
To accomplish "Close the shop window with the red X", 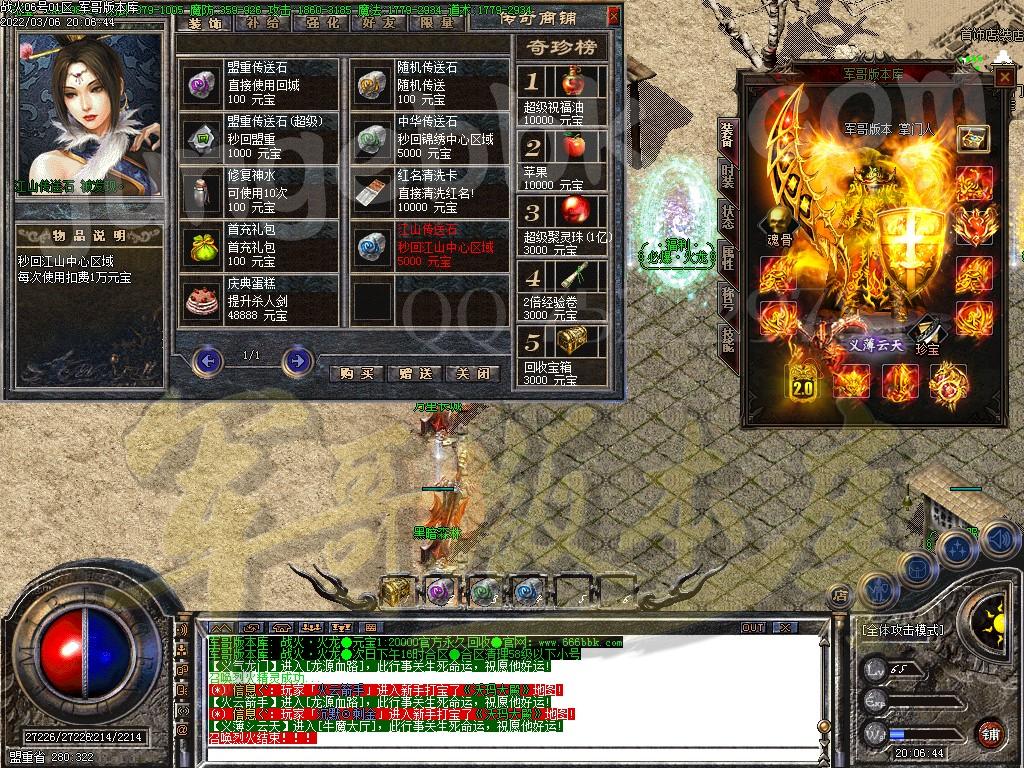I will [x=613, y=17].
